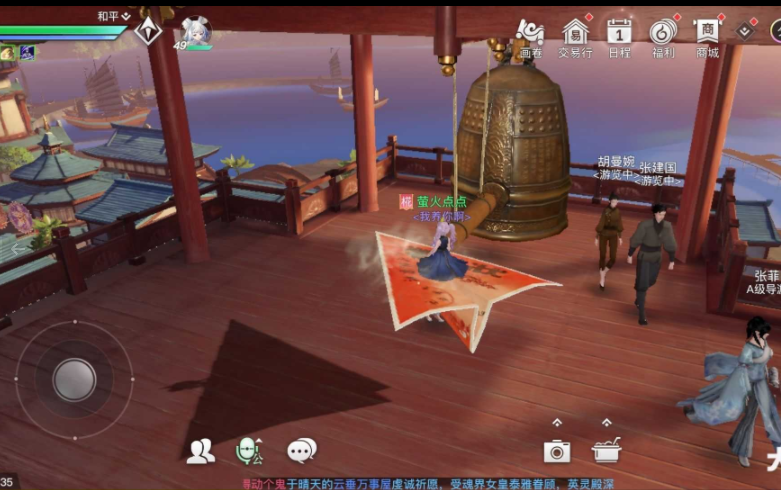
Task: Open the cooking pot menu
Action: click(606, 451)
